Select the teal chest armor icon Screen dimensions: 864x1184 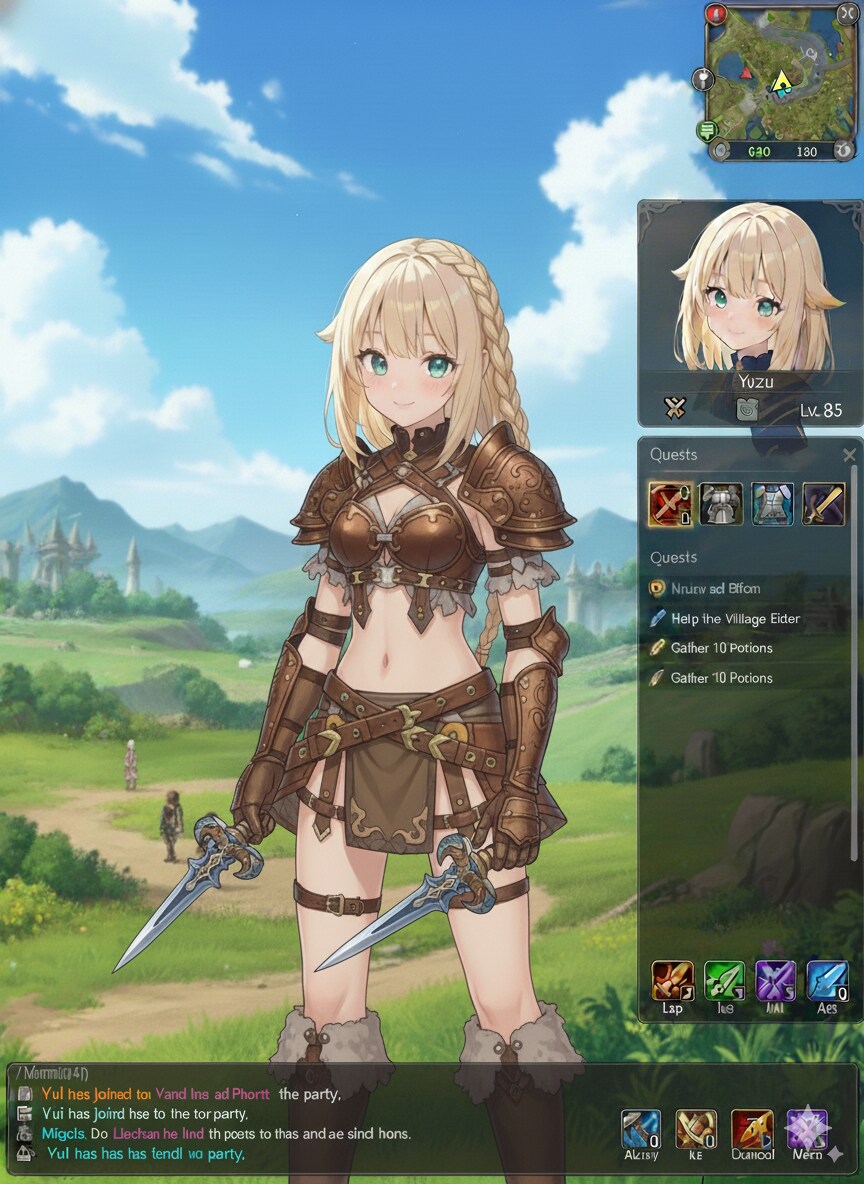(772, 503)
